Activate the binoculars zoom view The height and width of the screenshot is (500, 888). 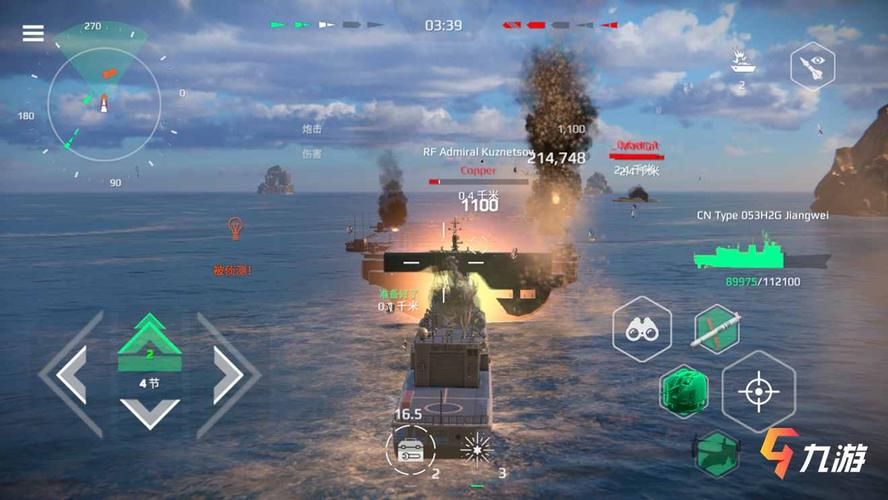pos(641,329)
